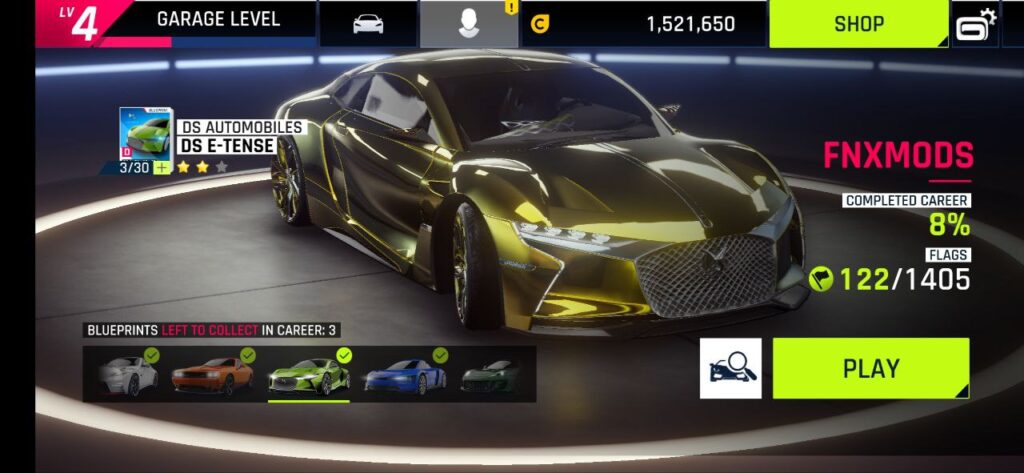
Task: View the career flags progress
Action: (x=889, y=279)
